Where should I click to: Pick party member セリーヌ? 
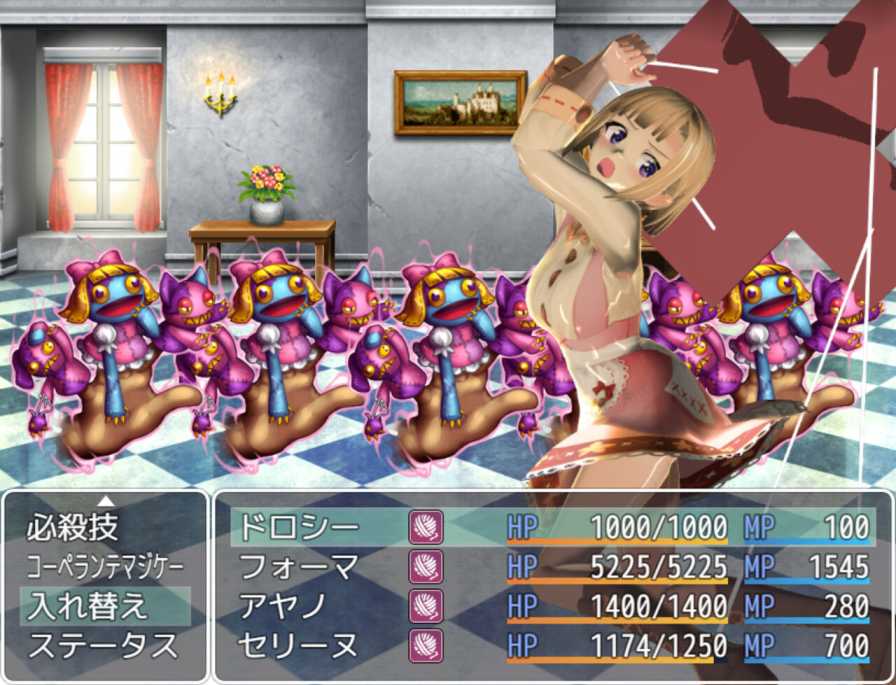(299, 645)
